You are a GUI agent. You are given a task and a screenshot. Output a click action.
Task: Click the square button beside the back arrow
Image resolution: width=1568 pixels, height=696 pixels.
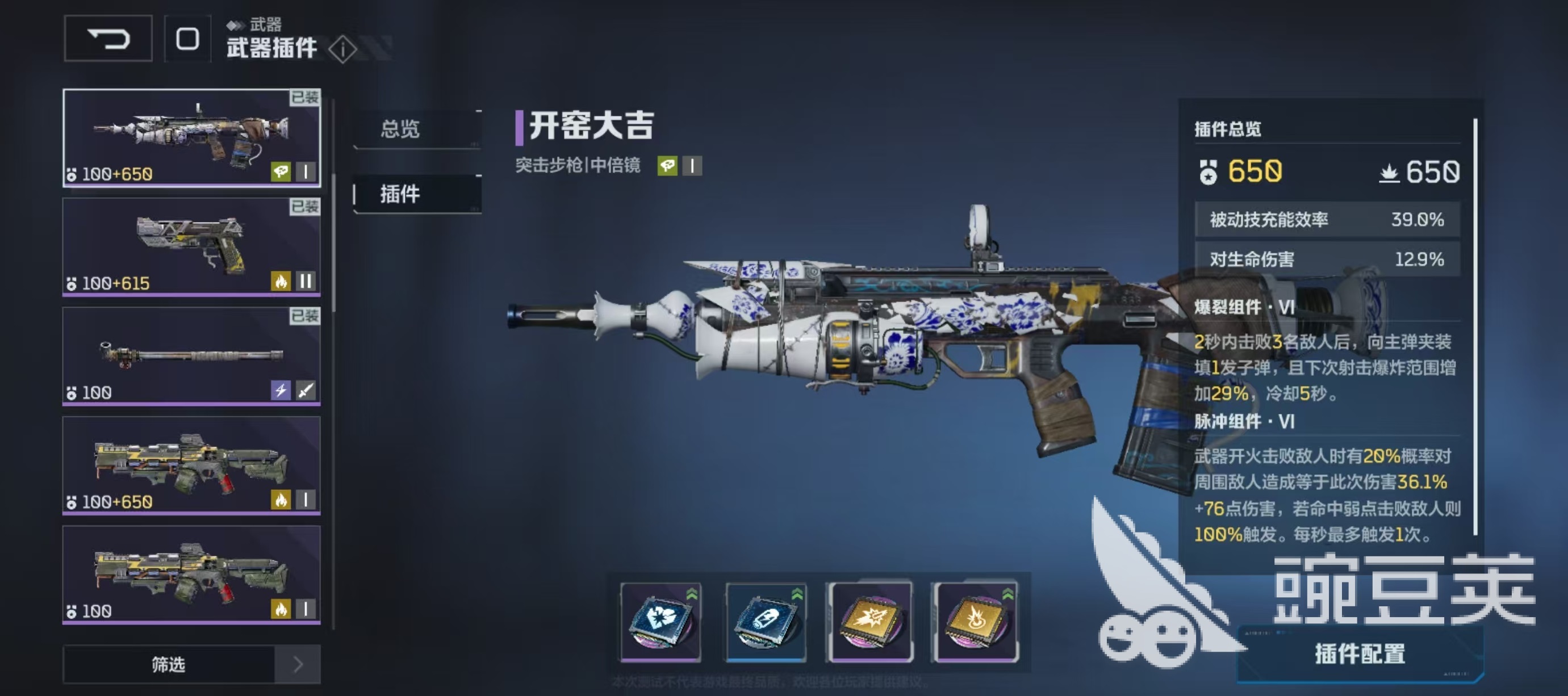[x=187, y=39]
